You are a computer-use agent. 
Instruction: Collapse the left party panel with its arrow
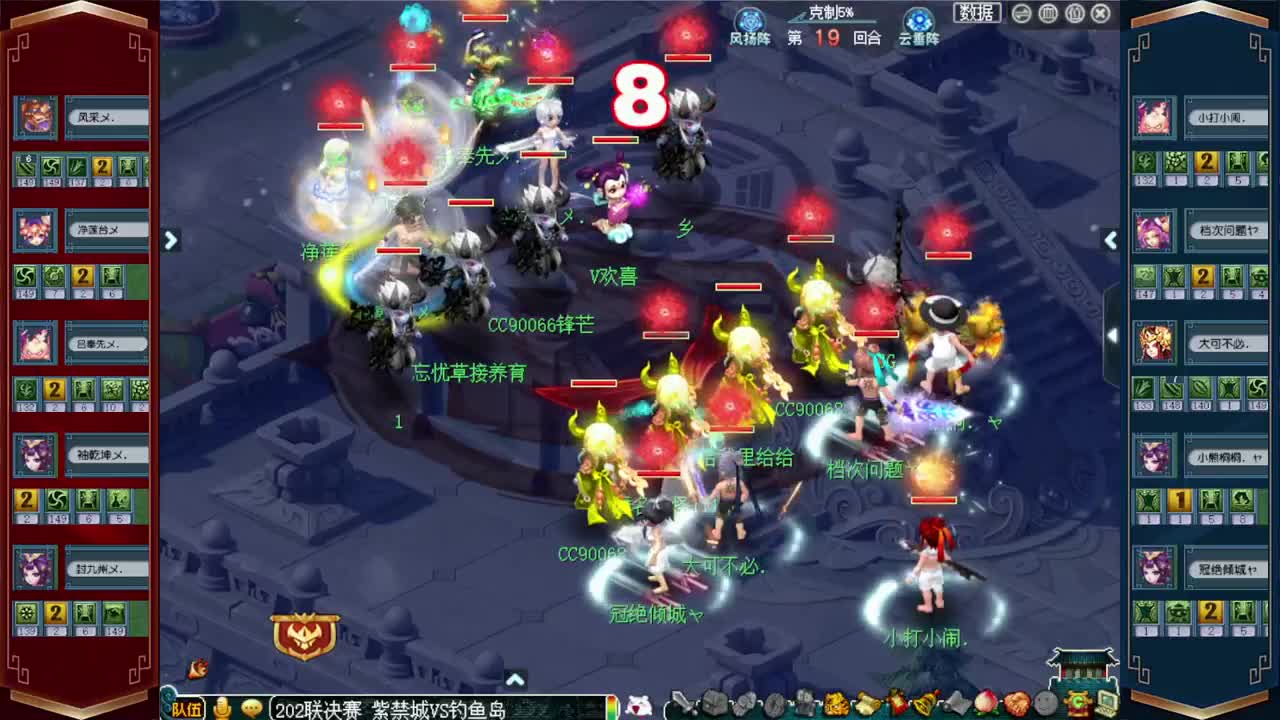click(x=171, y=241)
